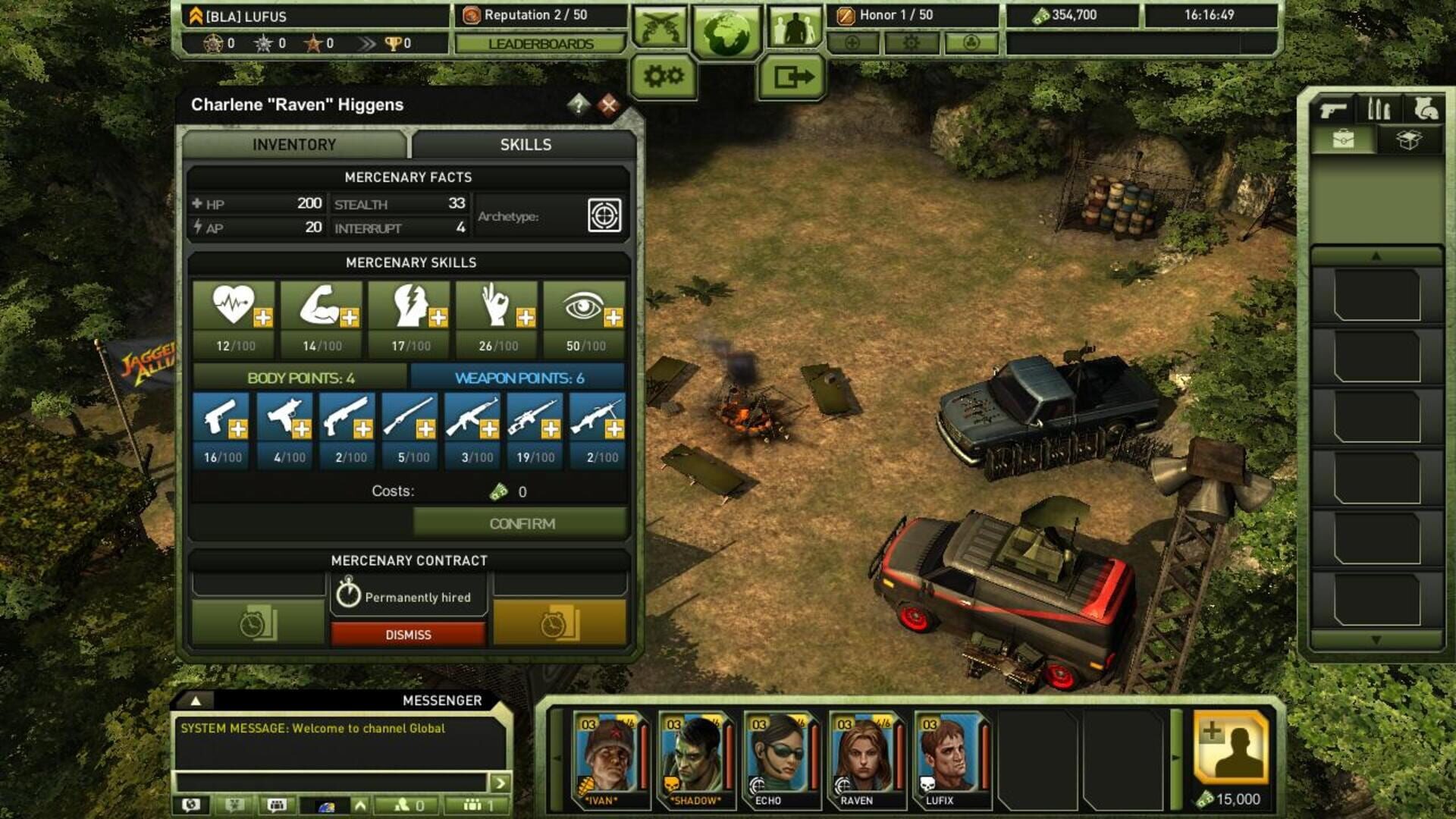
Task: Select the armor and helmet filter icon
Action: [1423, 108]
